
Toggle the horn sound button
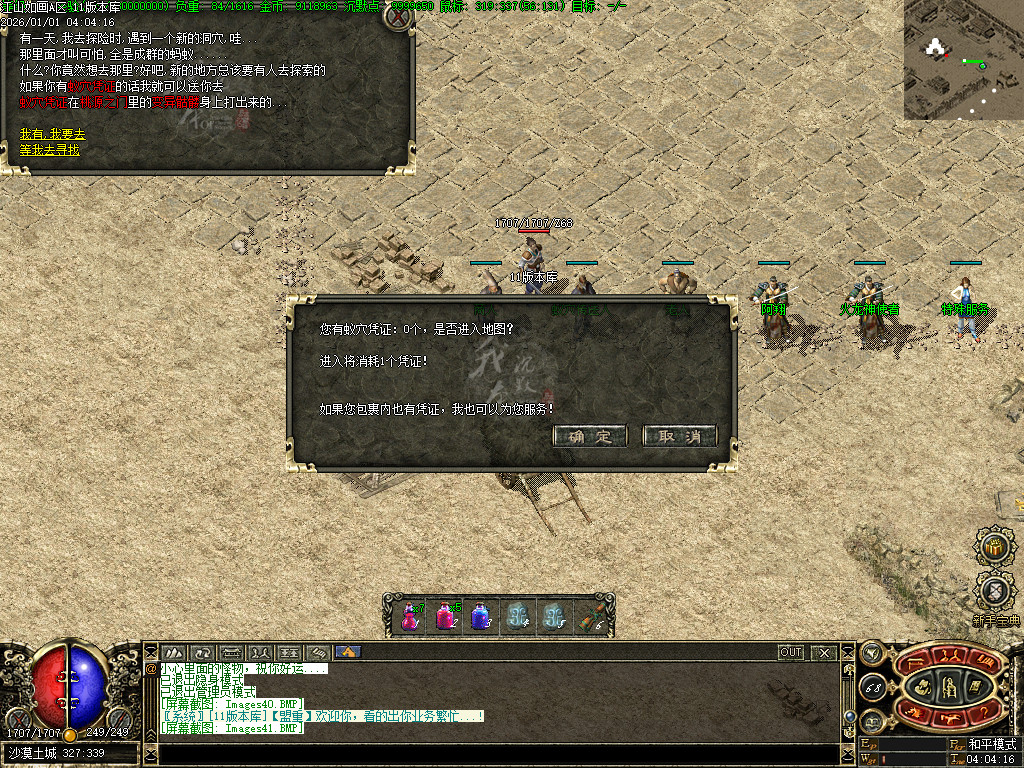point(871,653)
